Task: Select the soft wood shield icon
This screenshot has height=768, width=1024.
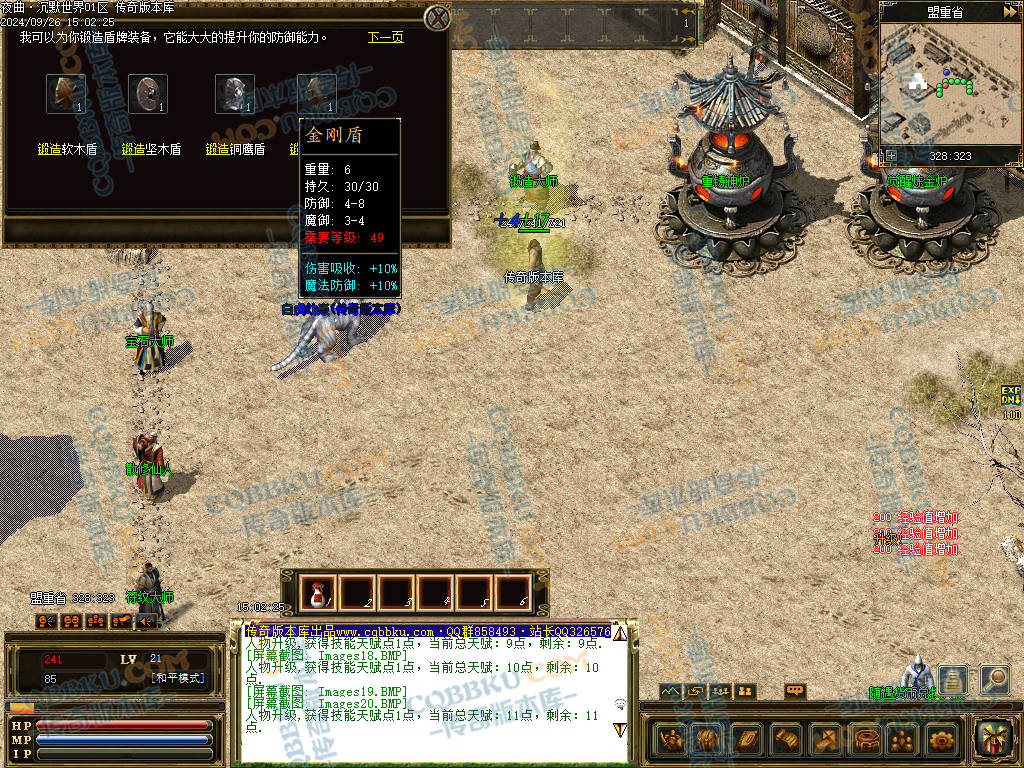Action: (x=65, y=94)
